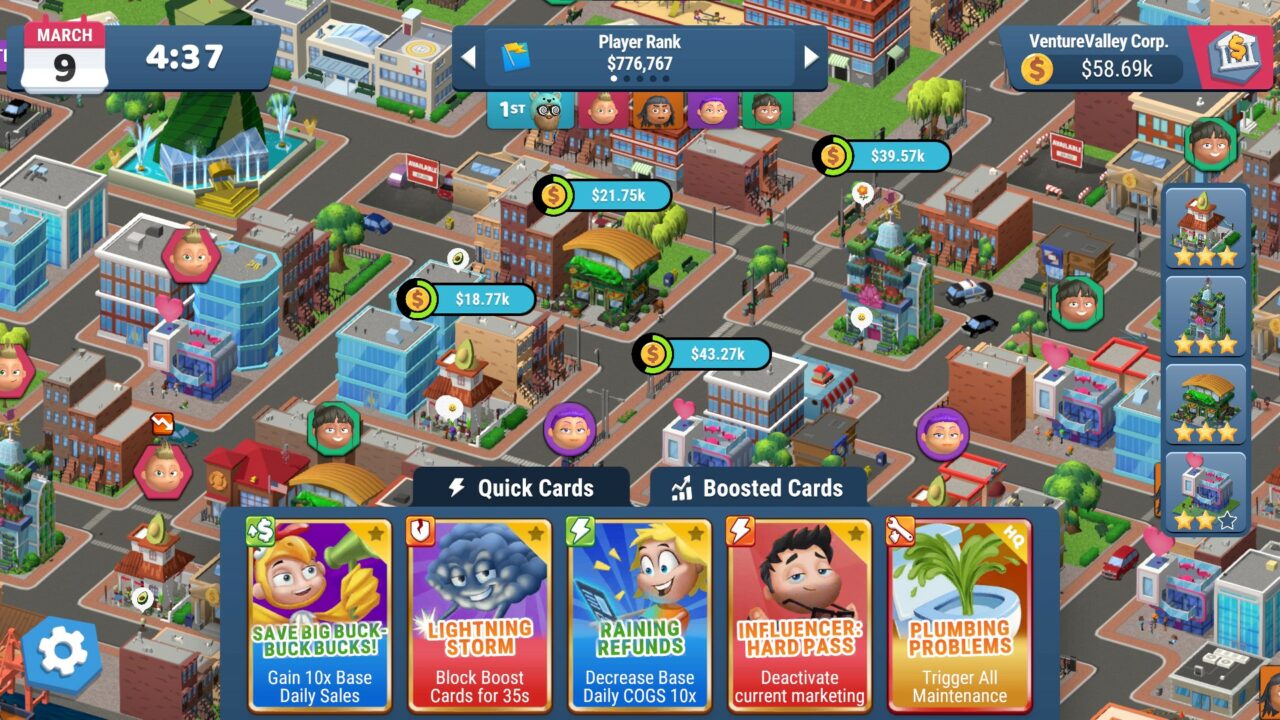1280x720 pixels.
Task: Toggle the favorite star on Lightning Storm card
Action: click(538, 535)
